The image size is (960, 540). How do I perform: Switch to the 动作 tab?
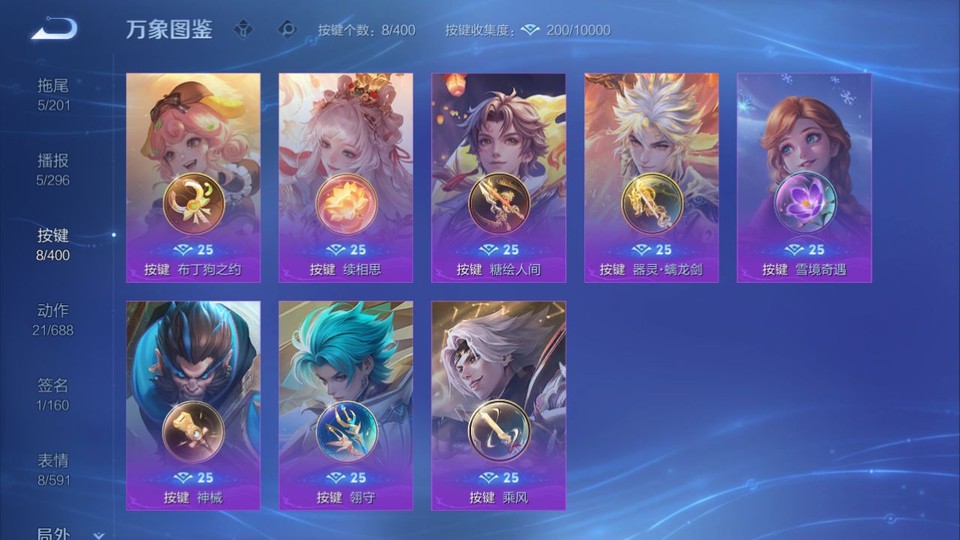coord(53,319)
